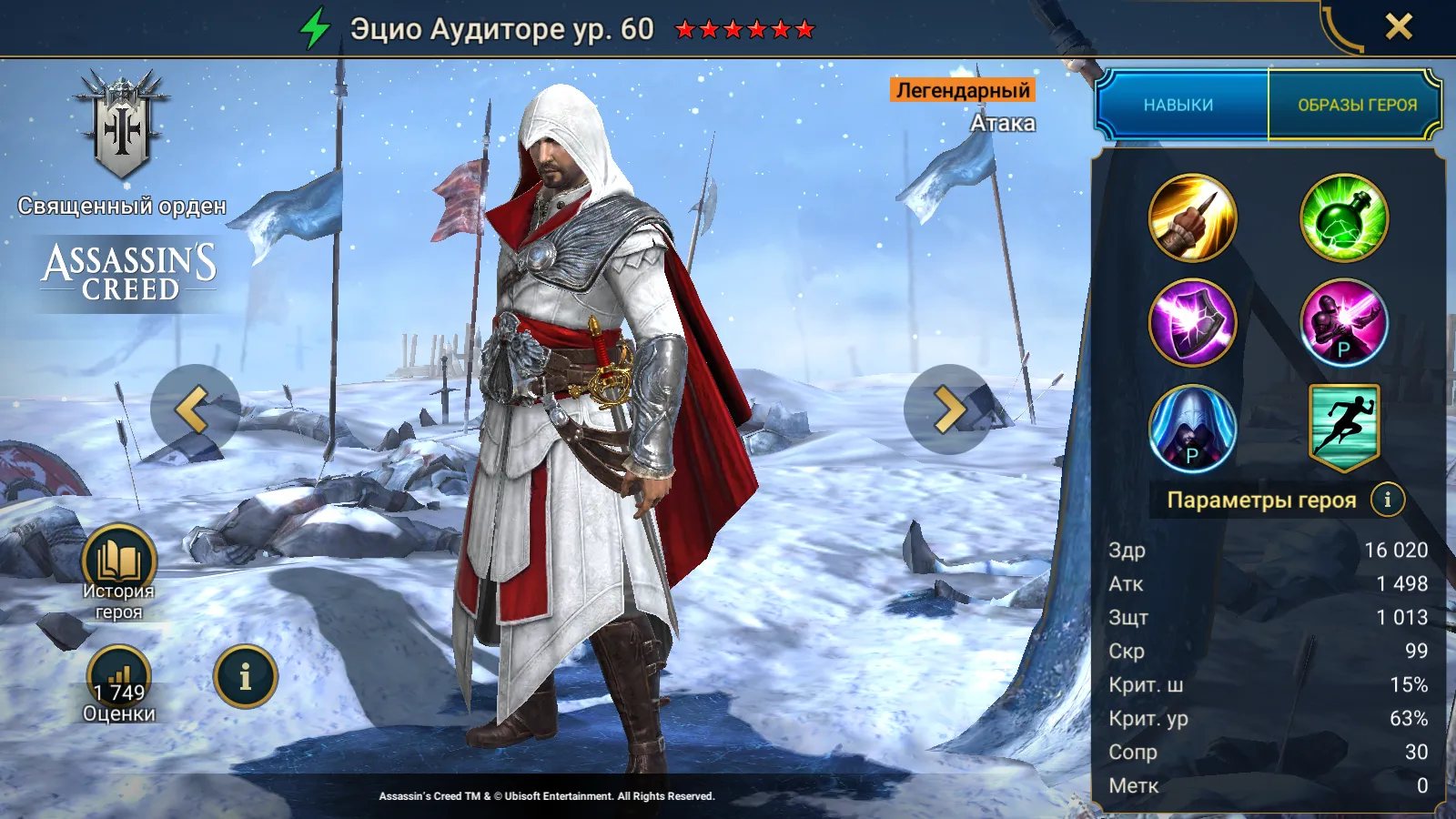
Task: Open the round info button beside Оценки
Action: coord(245,676)
